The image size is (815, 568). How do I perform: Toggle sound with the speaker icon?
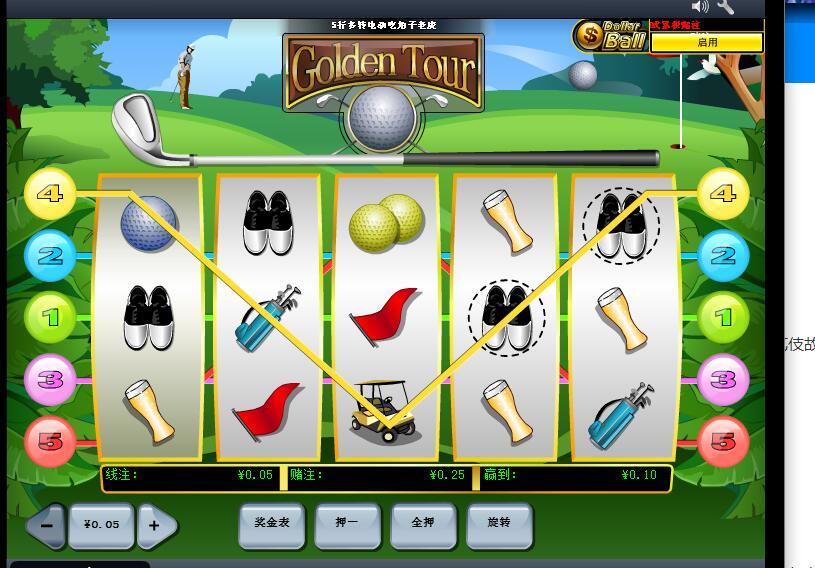700,7
